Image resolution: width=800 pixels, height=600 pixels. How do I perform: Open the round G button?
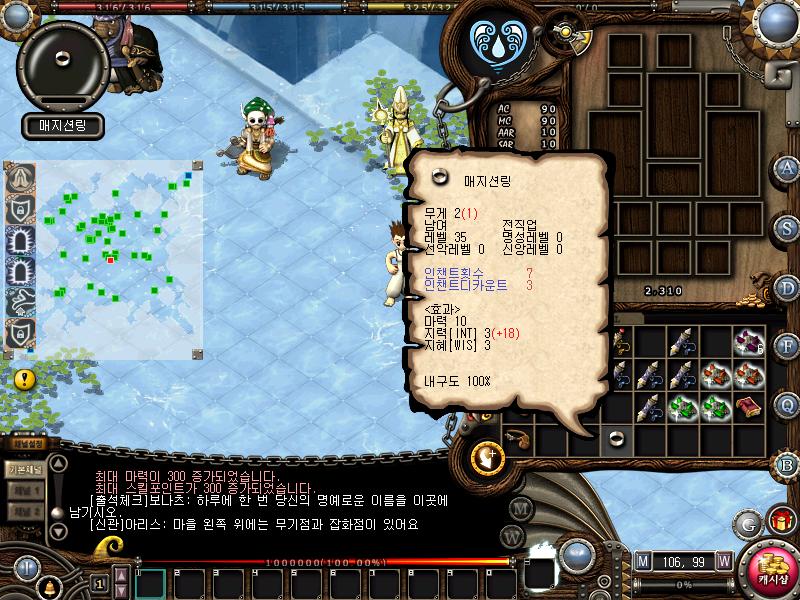[x=747, y=523]
